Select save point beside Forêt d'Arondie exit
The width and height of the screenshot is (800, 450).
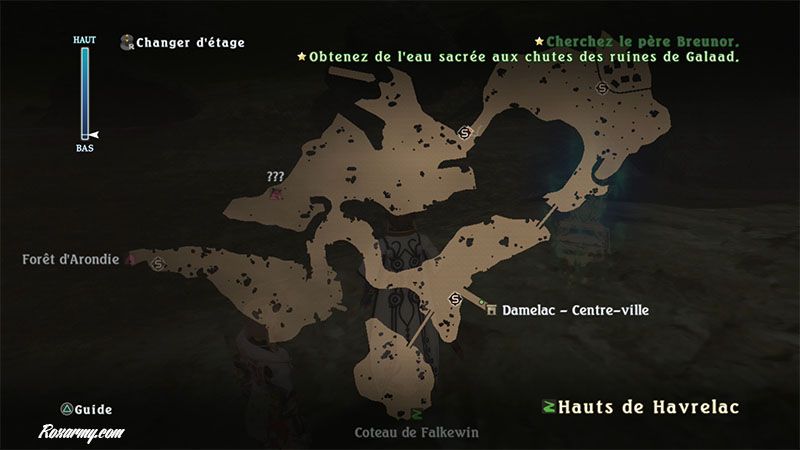(158, 264)
